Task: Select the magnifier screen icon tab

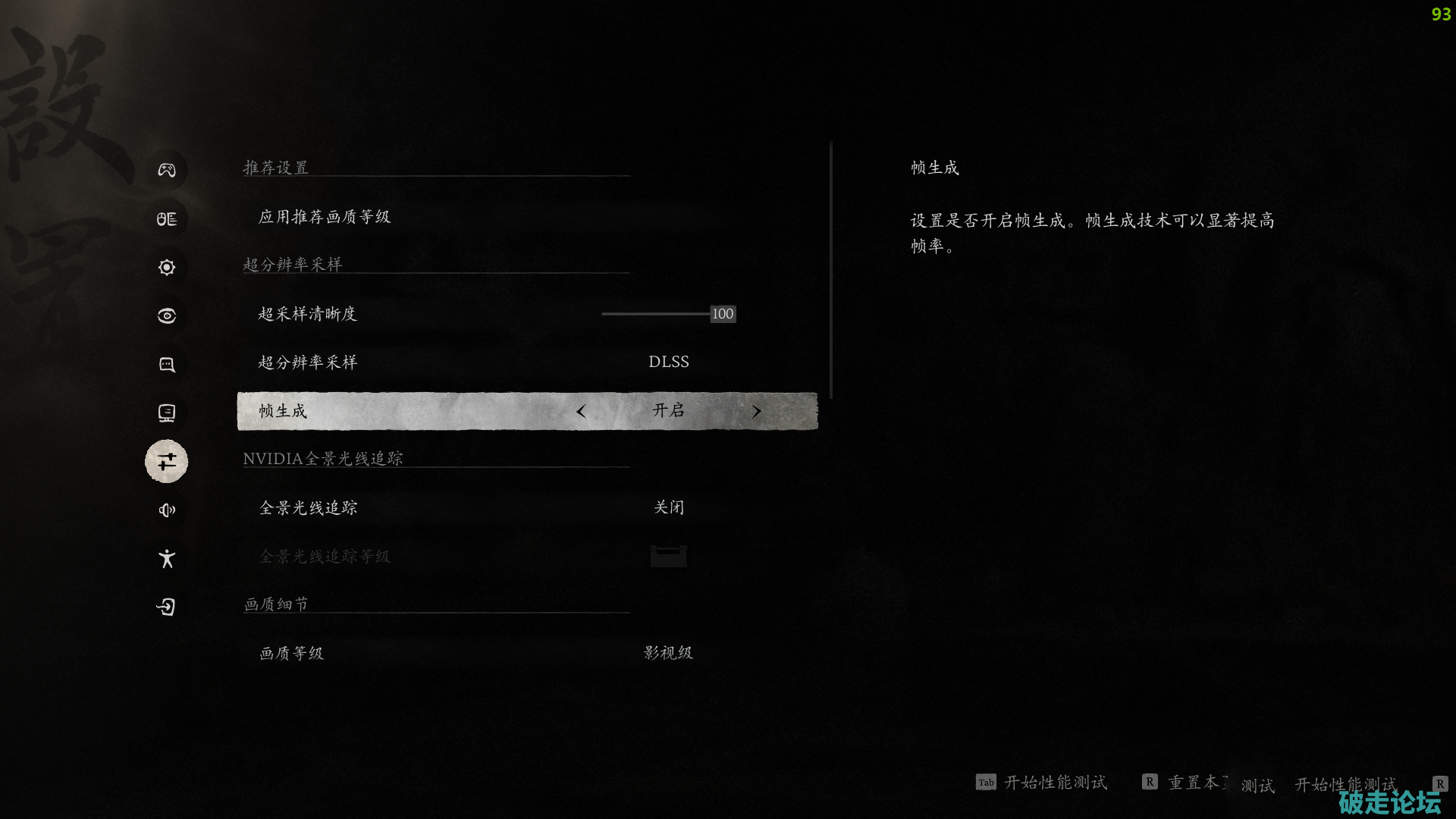Action: click(167, 364)
